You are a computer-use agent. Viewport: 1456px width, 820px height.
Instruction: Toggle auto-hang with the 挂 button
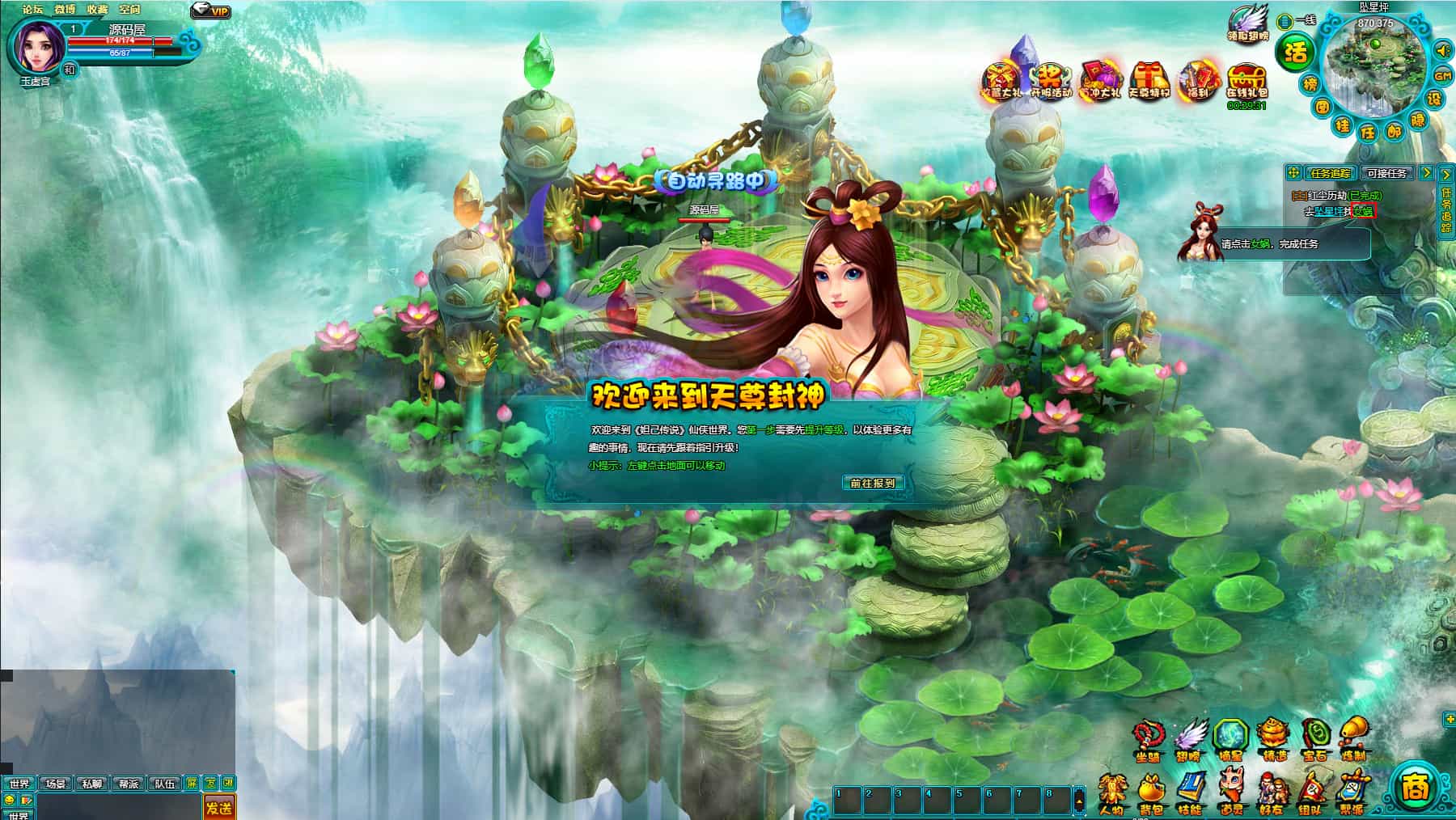pyautogui.click(x=1344, y=126)
